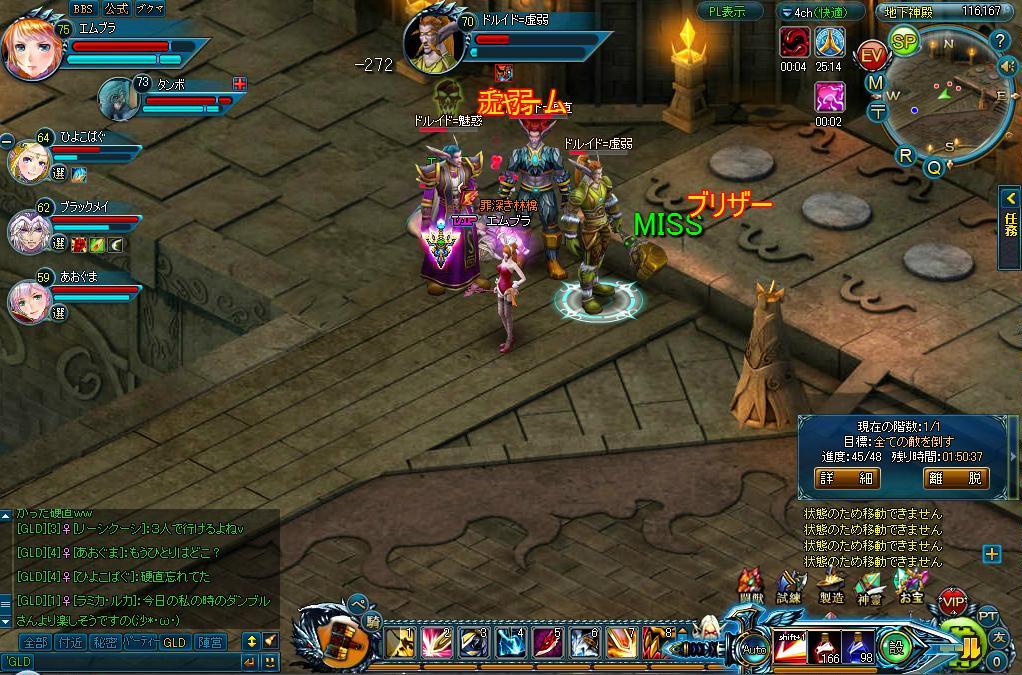The width and height of the screenshot is (1022, 675).
Task: Click the 詳細 details button
Action: (847, 478)
